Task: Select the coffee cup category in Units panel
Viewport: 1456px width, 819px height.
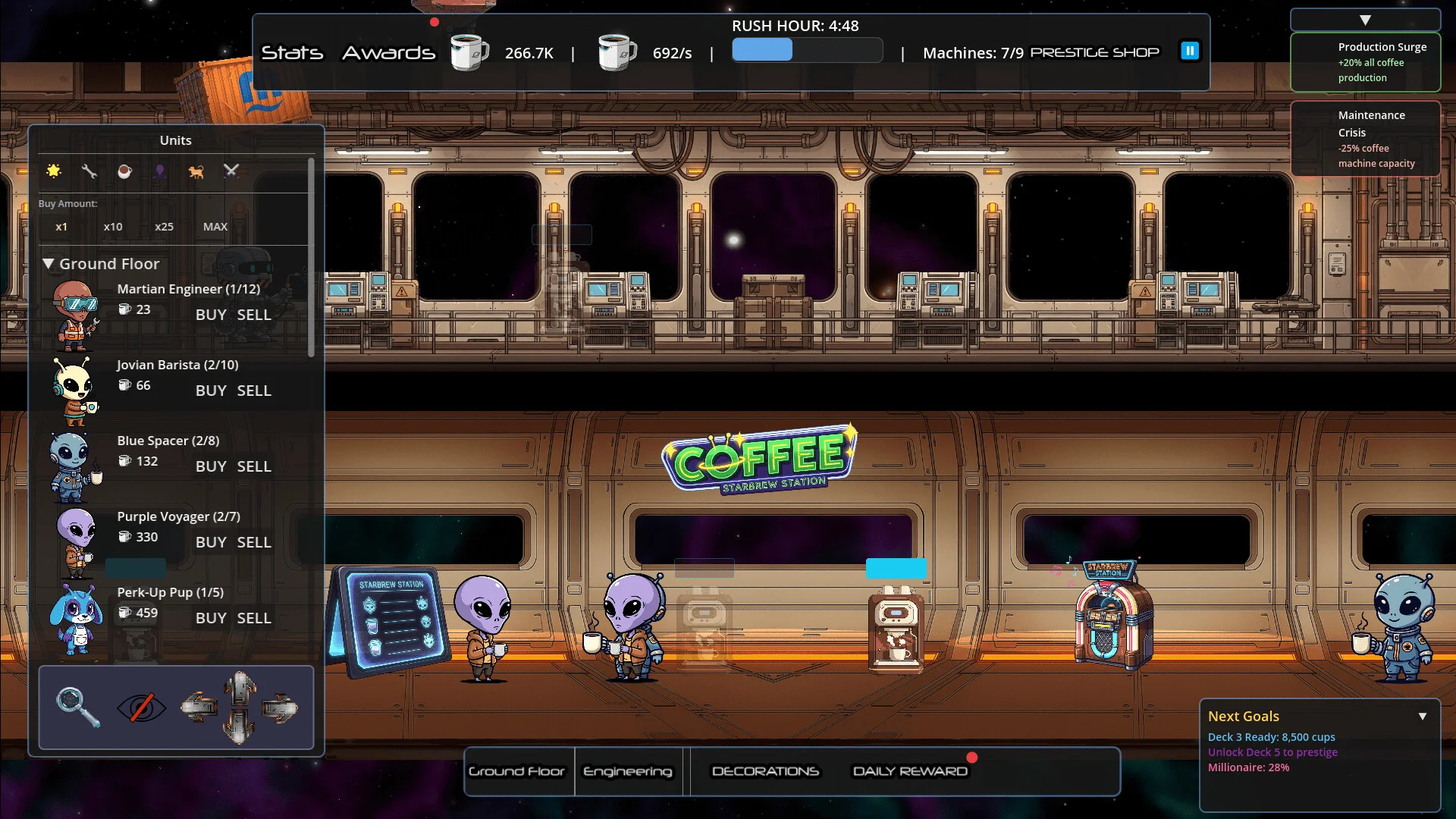Action: [124, 171]
